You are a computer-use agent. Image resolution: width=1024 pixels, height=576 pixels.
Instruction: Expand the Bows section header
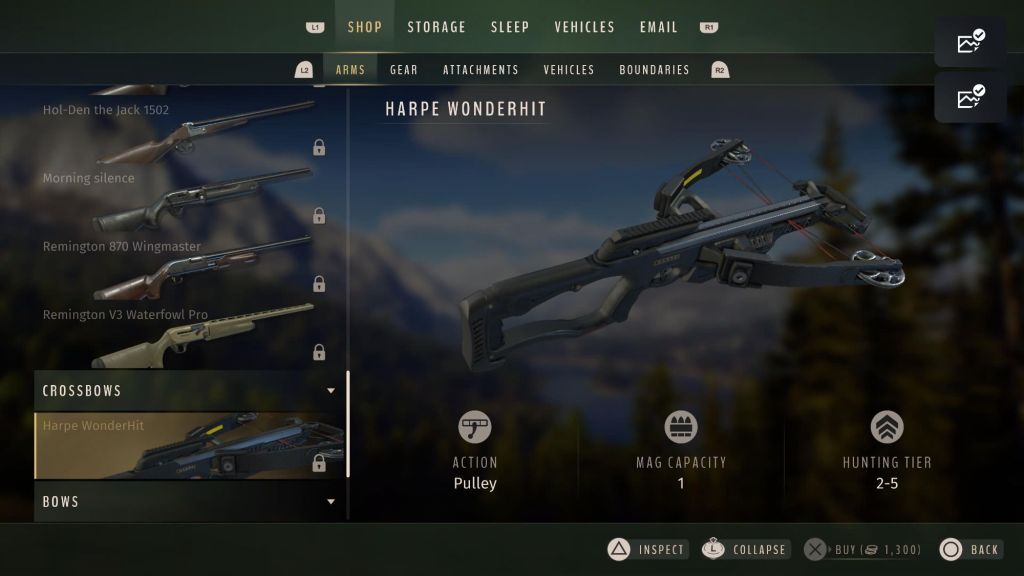[190, 502]
